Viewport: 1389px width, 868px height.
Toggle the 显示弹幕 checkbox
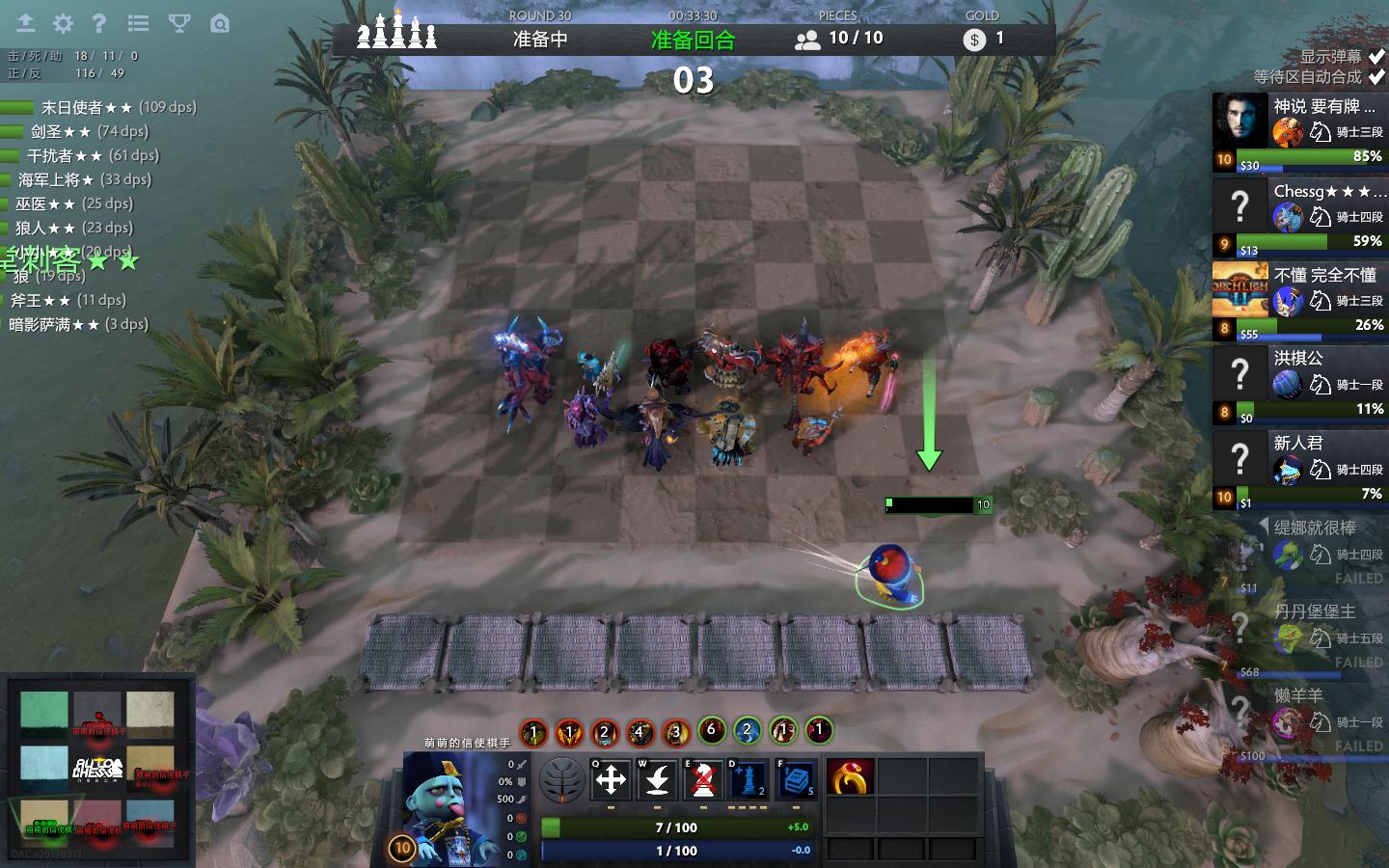tap(1376, 56)
